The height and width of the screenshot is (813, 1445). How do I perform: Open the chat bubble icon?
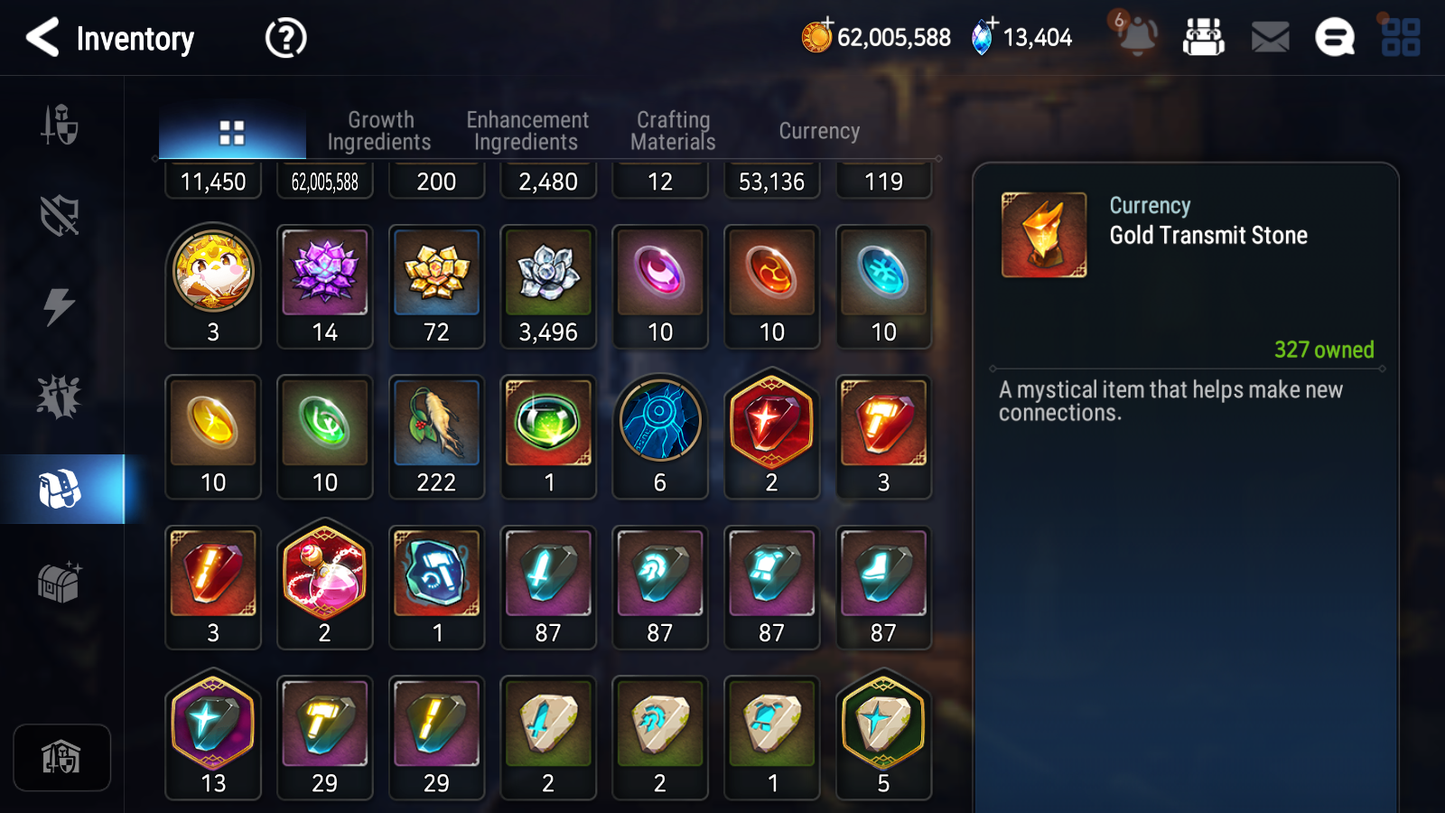[1334, 37]
